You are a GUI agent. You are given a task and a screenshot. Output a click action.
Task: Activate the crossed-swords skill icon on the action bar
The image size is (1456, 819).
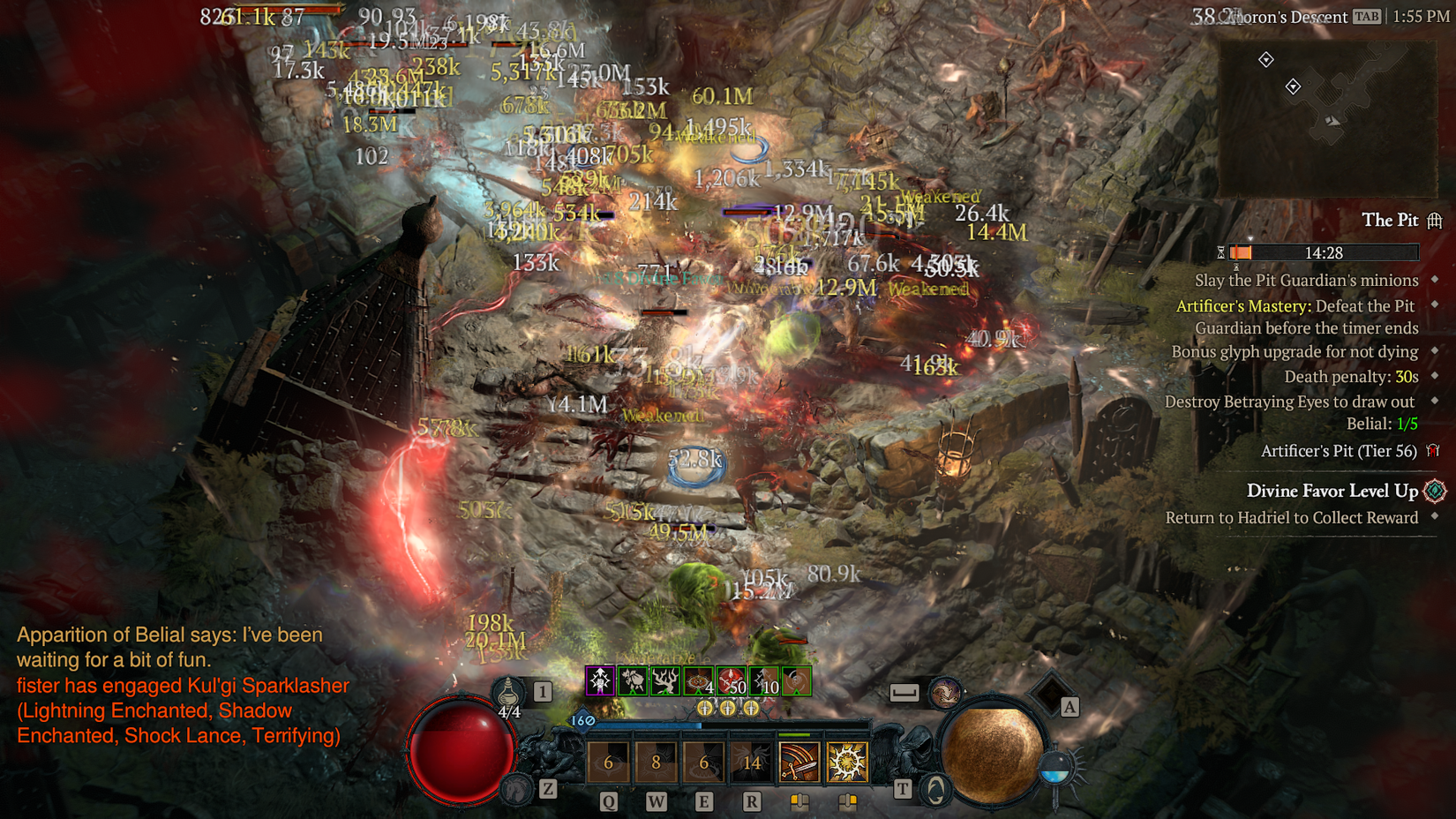[x=799, y=762]
